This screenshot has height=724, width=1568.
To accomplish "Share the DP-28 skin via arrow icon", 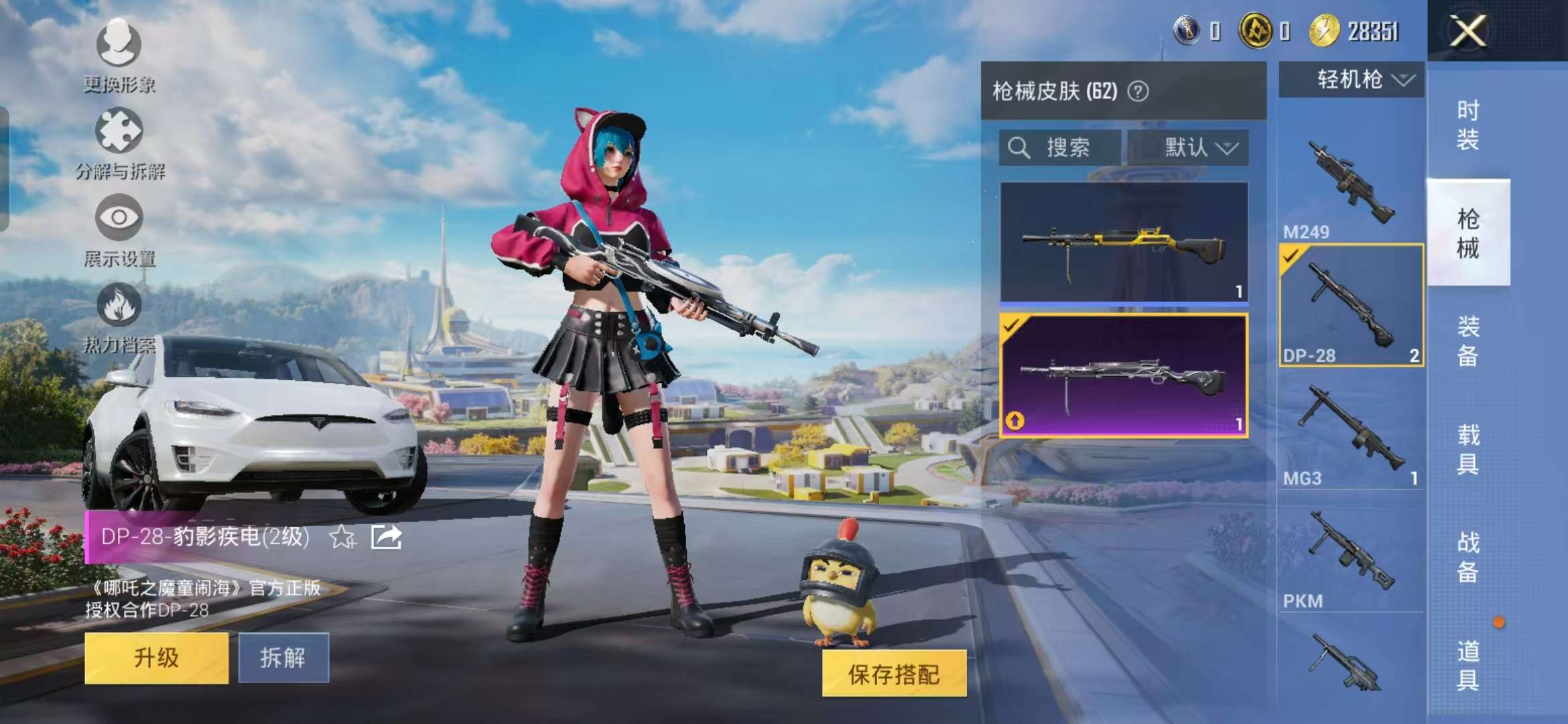I will tap(387, 537).
